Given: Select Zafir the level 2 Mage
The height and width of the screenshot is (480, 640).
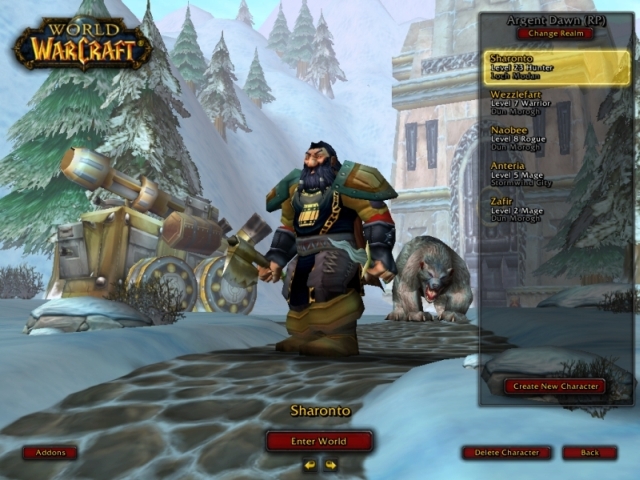Looking at the screenshot, I should [557, 209].
